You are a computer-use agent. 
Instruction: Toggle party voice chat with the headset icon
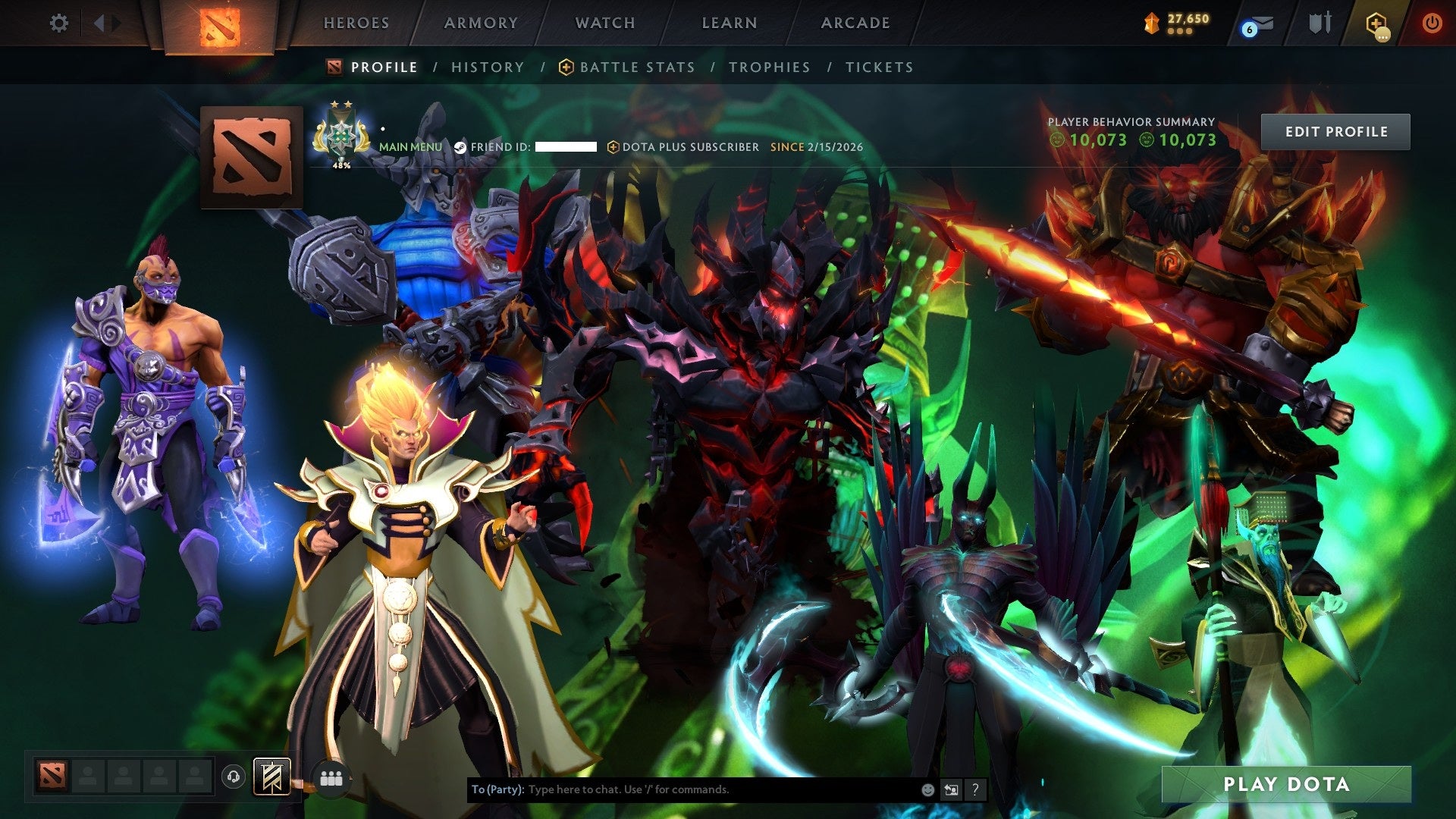point(234,777)
